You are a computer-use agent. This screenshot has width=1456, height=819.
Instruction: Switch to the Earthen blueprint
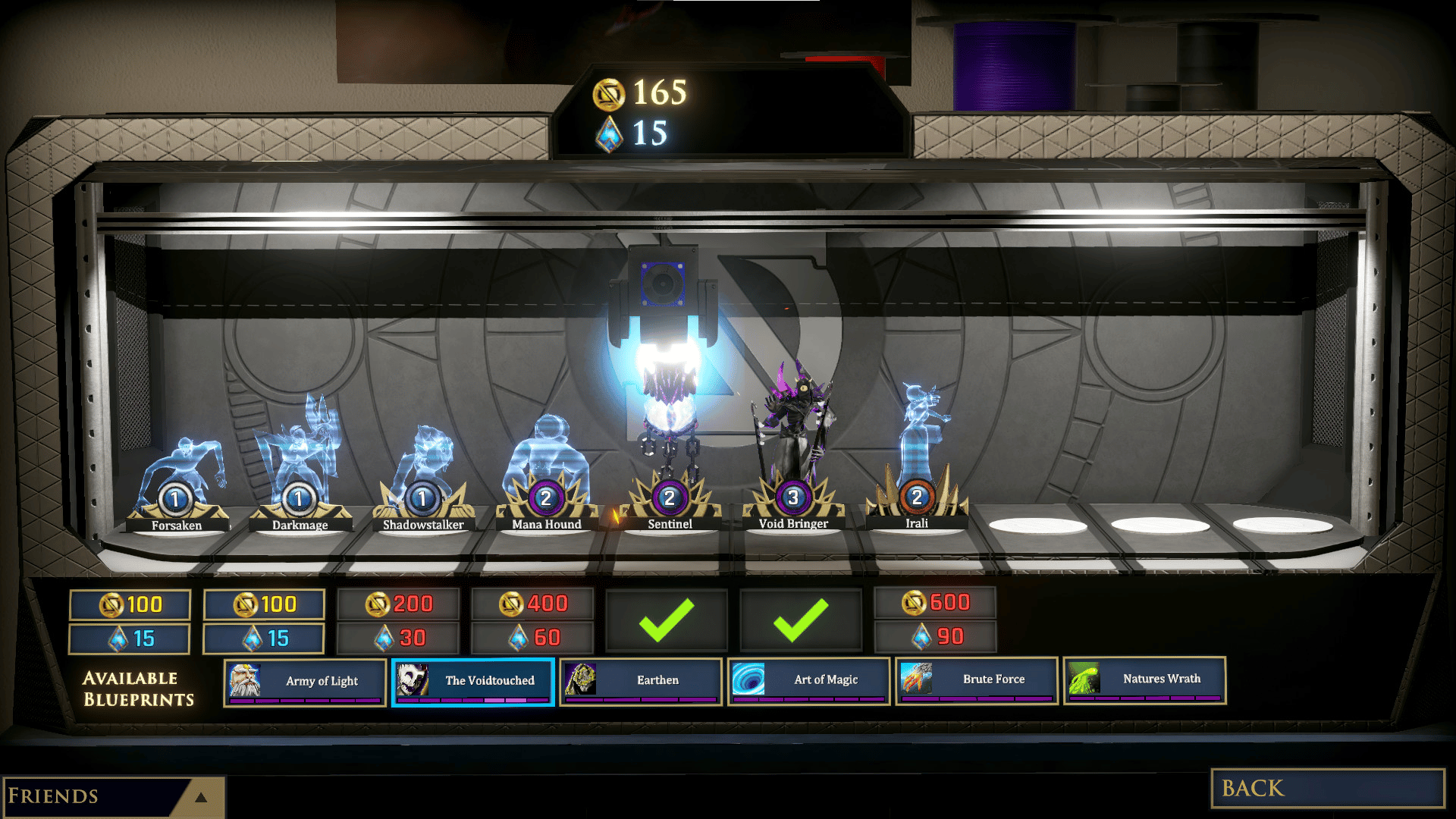click(x=641, y=680)
